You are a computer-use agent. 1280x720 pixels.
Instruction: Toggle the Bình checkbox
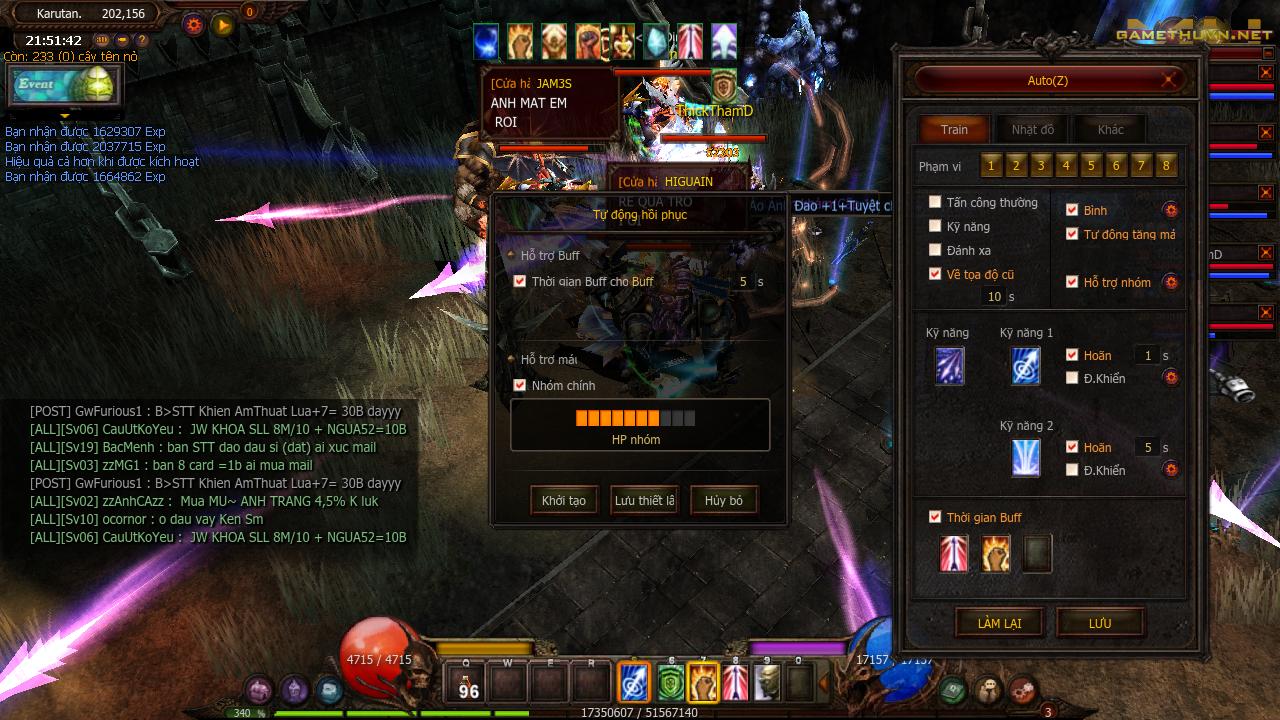1072,210
